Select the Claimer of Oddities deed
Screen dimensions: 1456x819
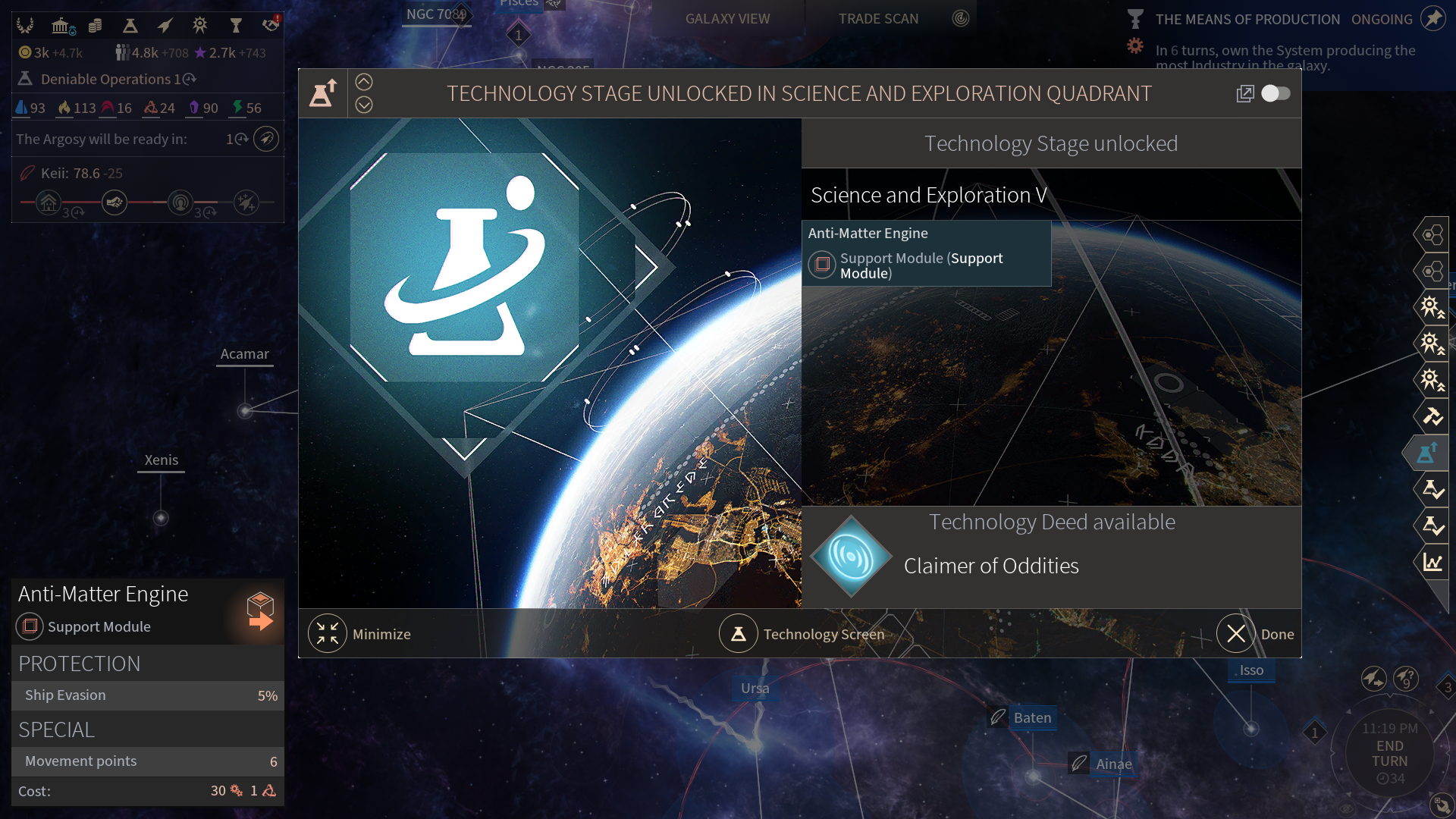[x=851, y=557]
